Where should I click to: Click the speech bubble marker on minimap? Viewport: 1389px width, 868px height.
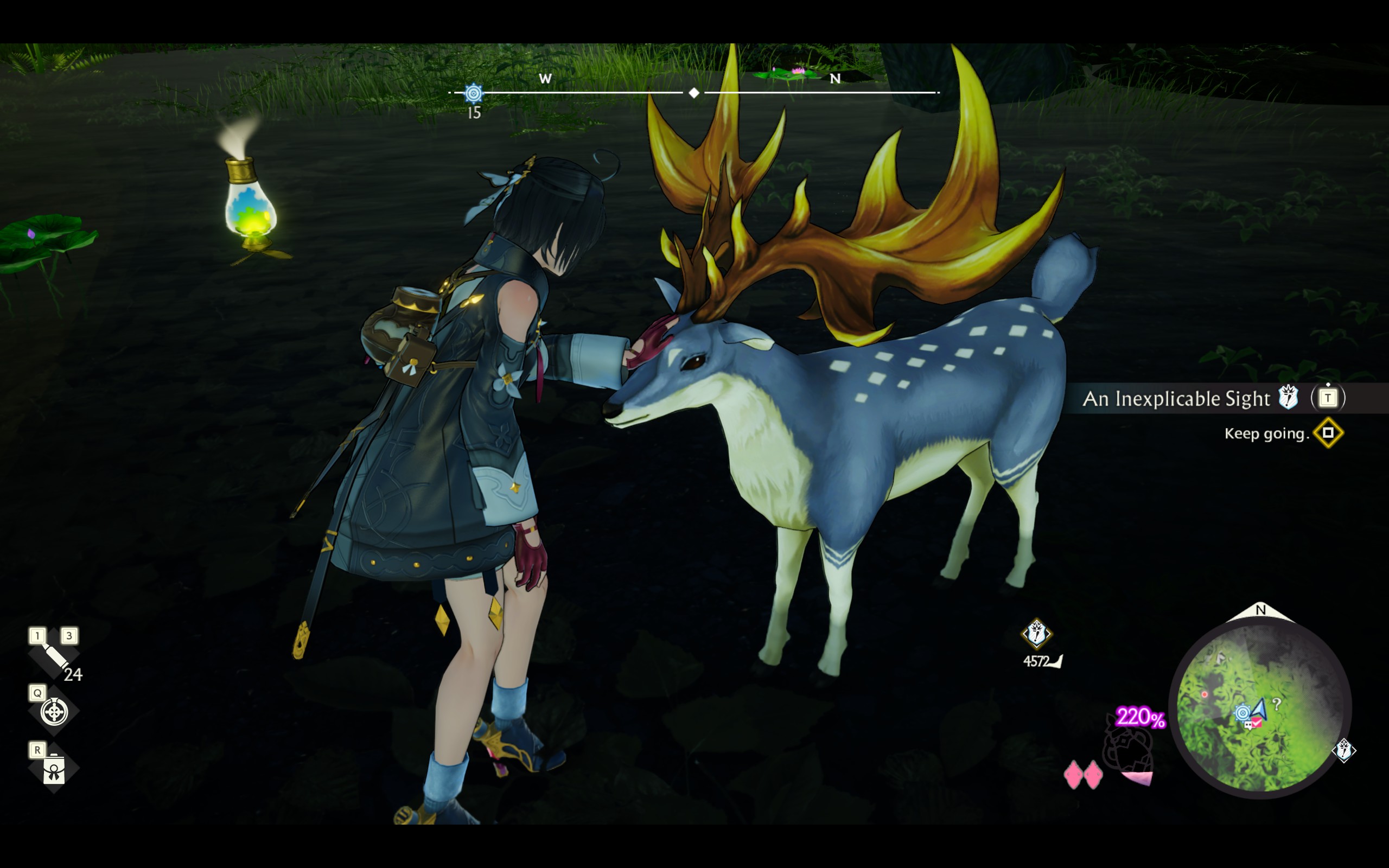(x=1248, y=726)
